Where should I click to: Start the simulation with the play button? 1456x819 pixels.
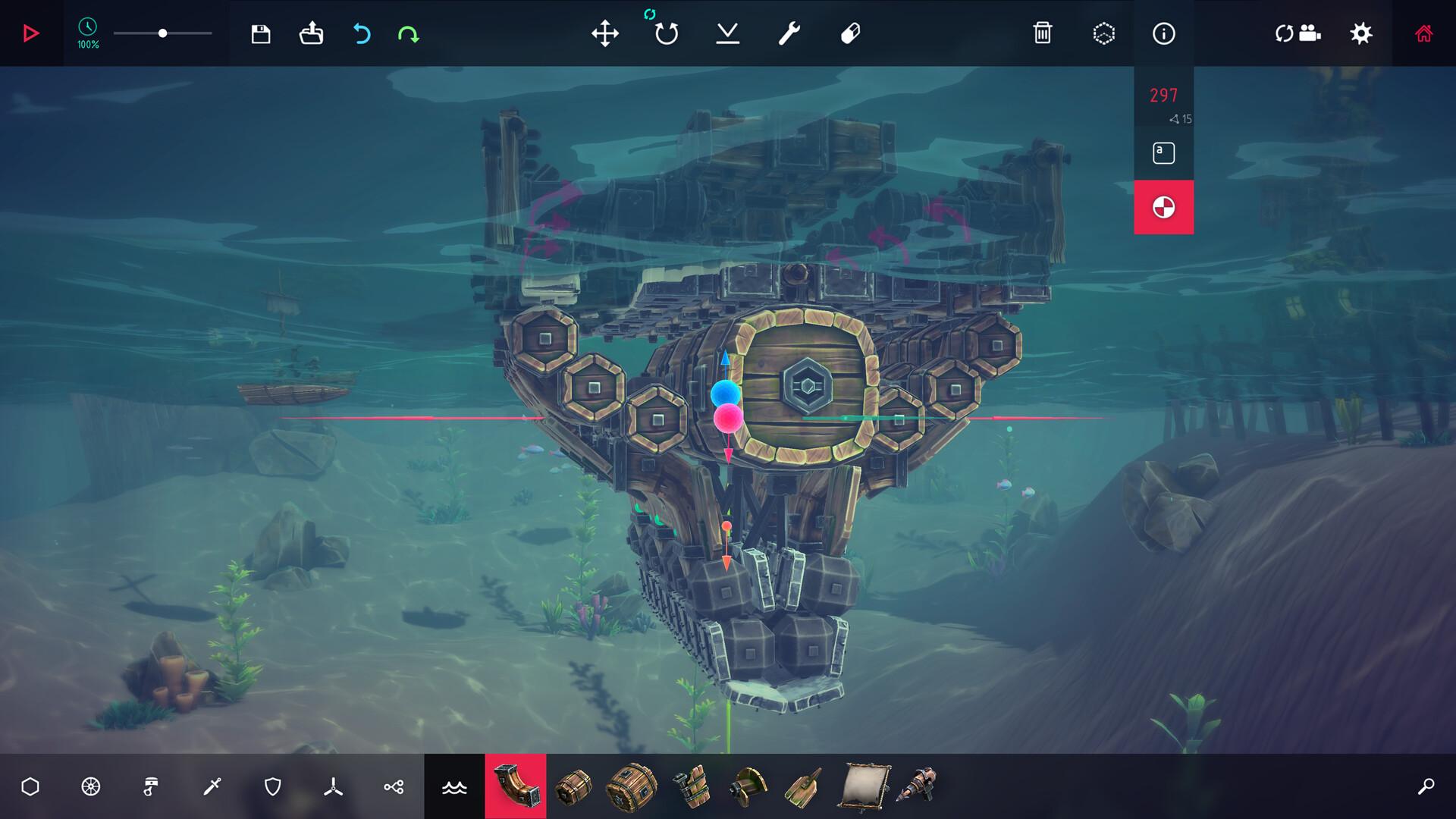click(x=30, y=33)
